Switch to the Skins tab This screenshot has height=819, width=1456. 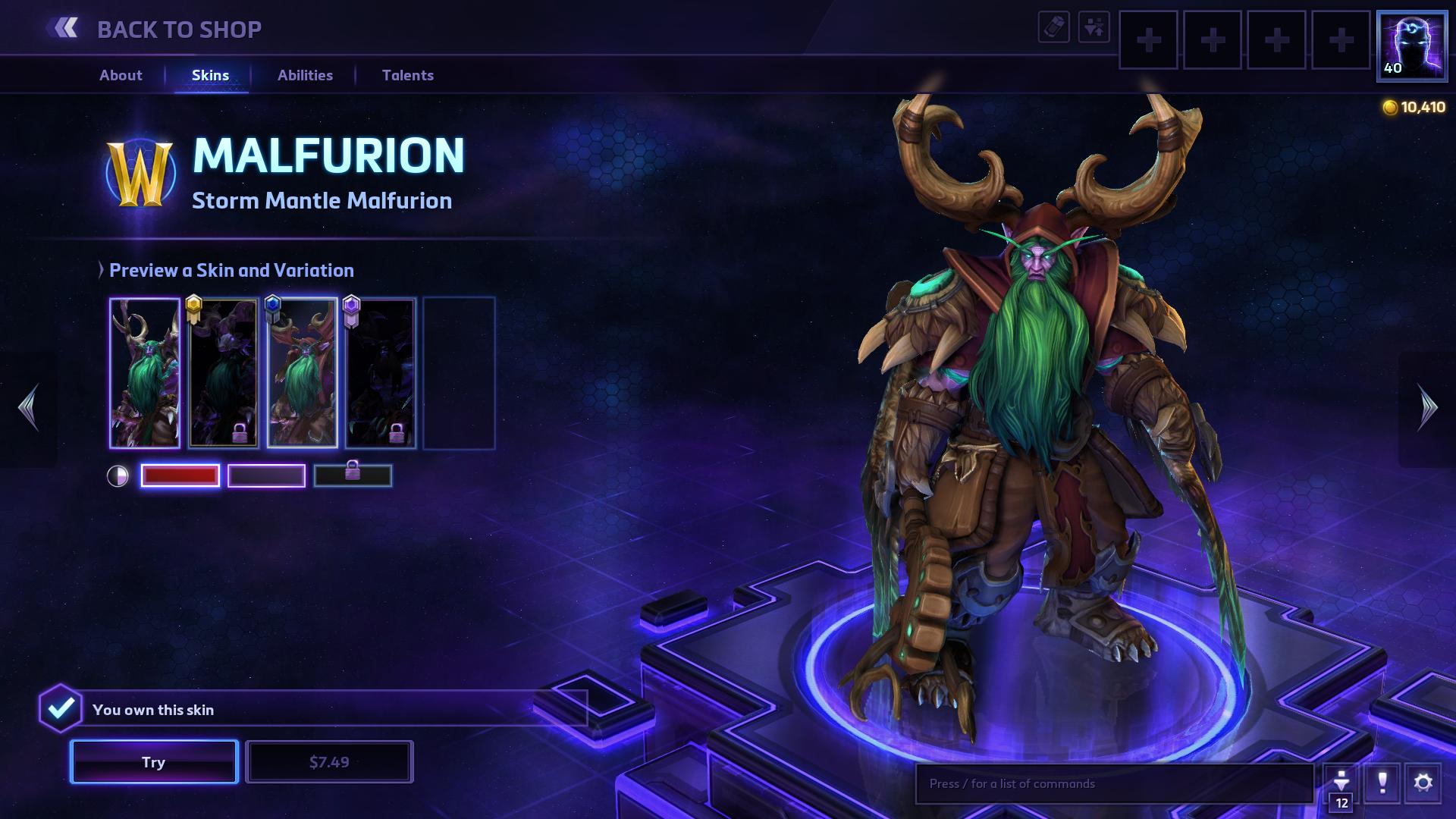[210, 75]
